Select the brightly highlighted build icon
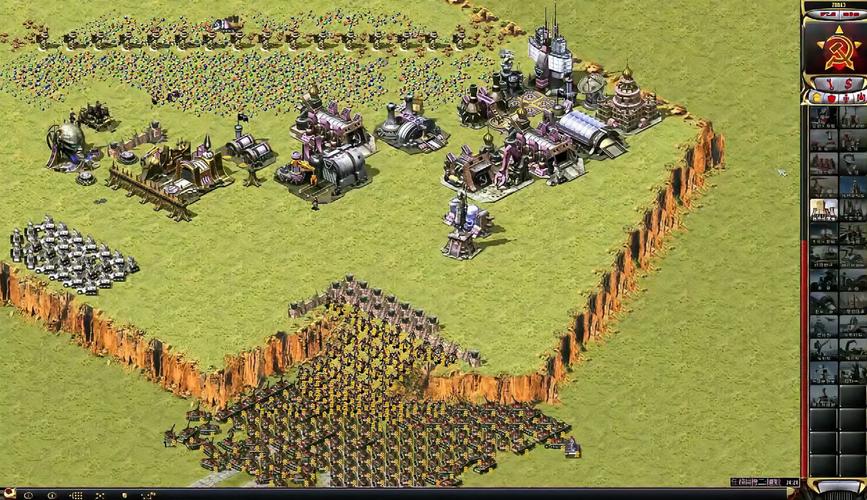 point(823,210)
